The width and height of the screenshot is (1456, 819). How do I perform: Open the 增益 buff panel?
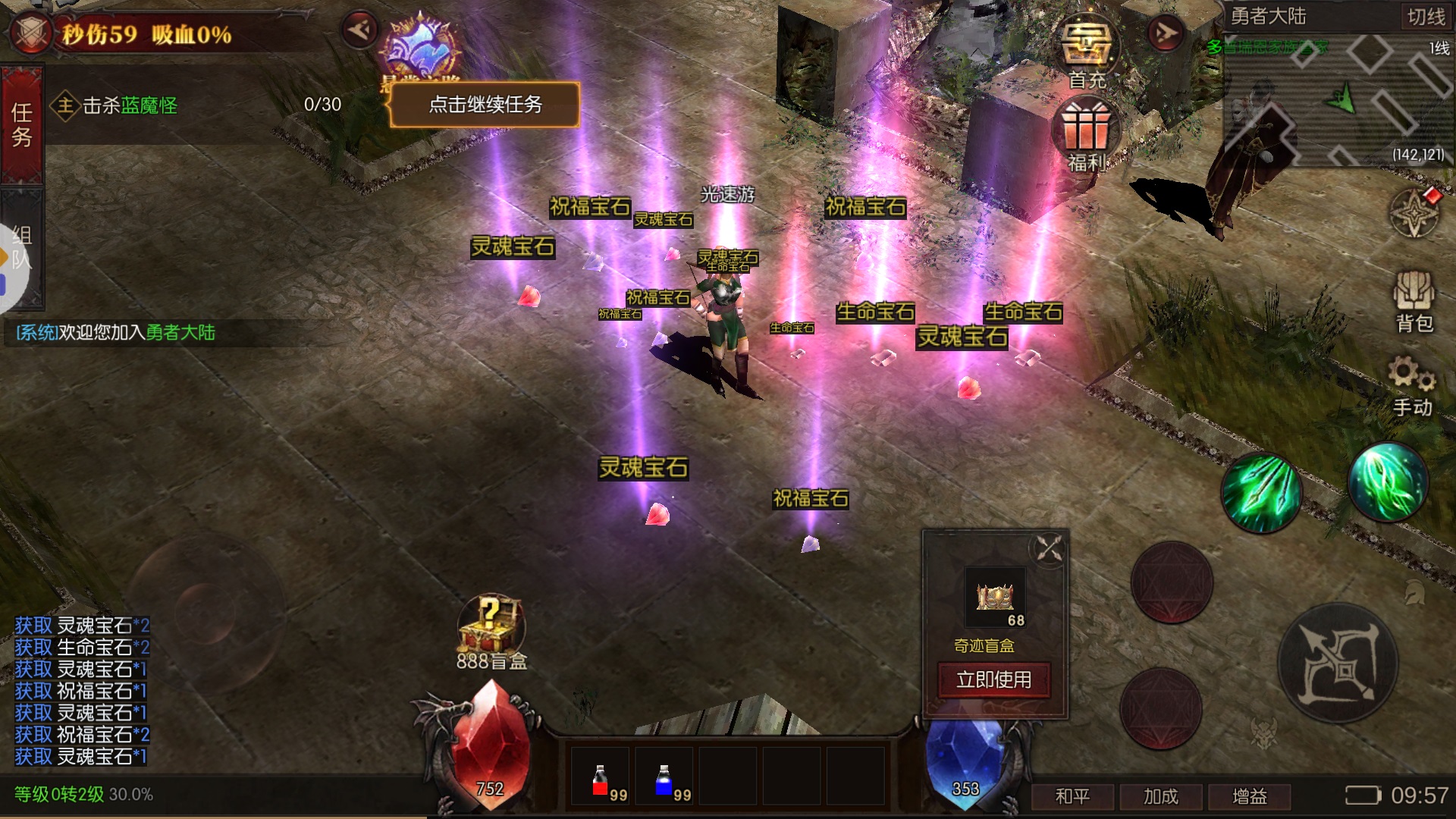(1249, 796)
